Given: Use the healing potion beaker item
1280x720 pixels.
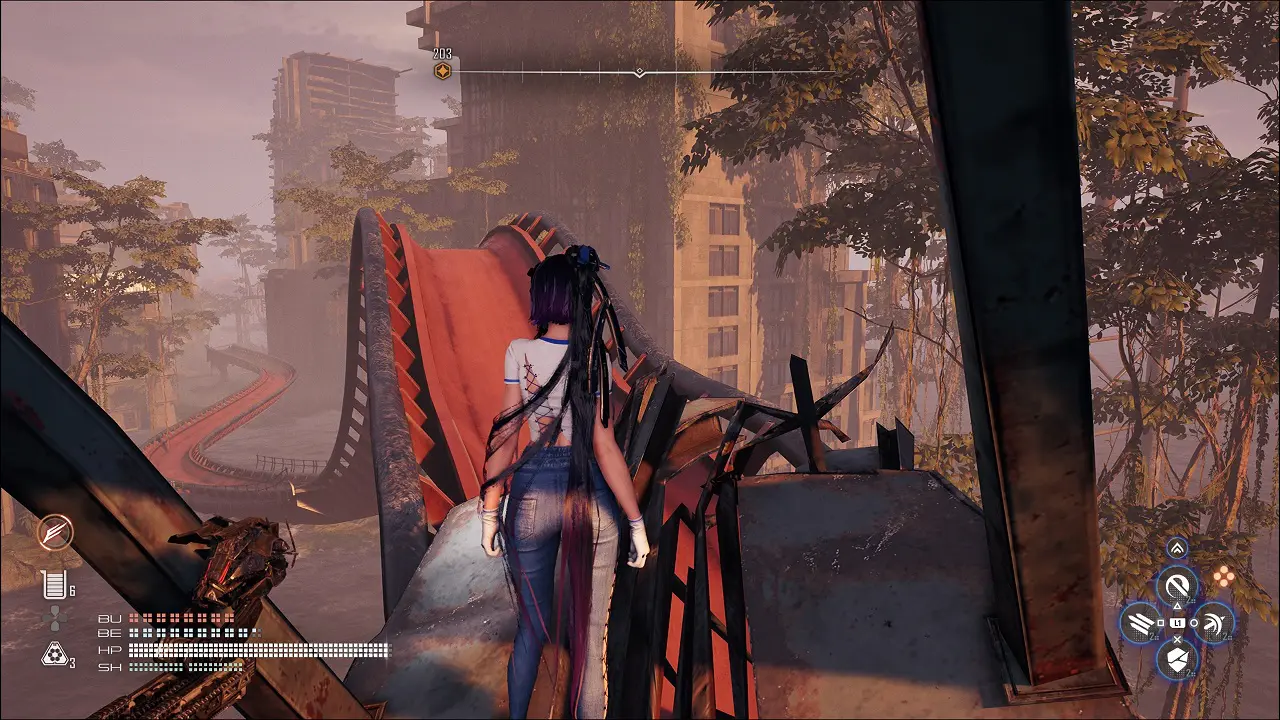Looking at the screenshot, I should coord(54,585).
